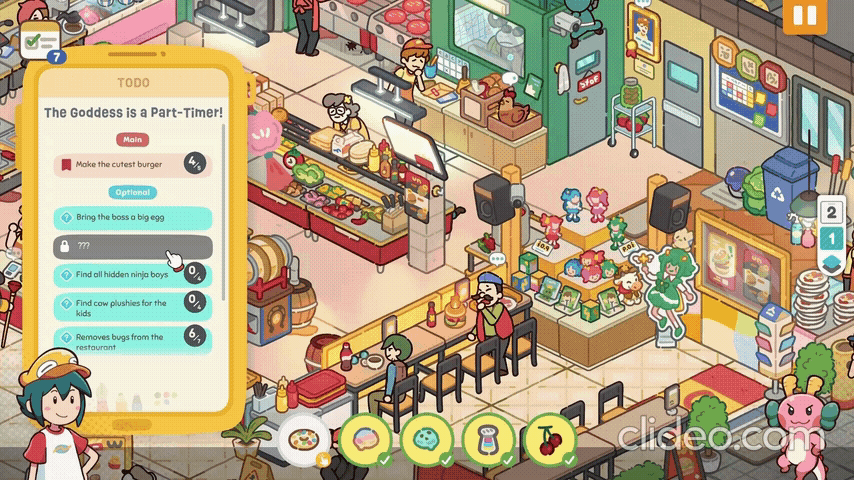Pick the rainbow shaker item

[488, 438]
